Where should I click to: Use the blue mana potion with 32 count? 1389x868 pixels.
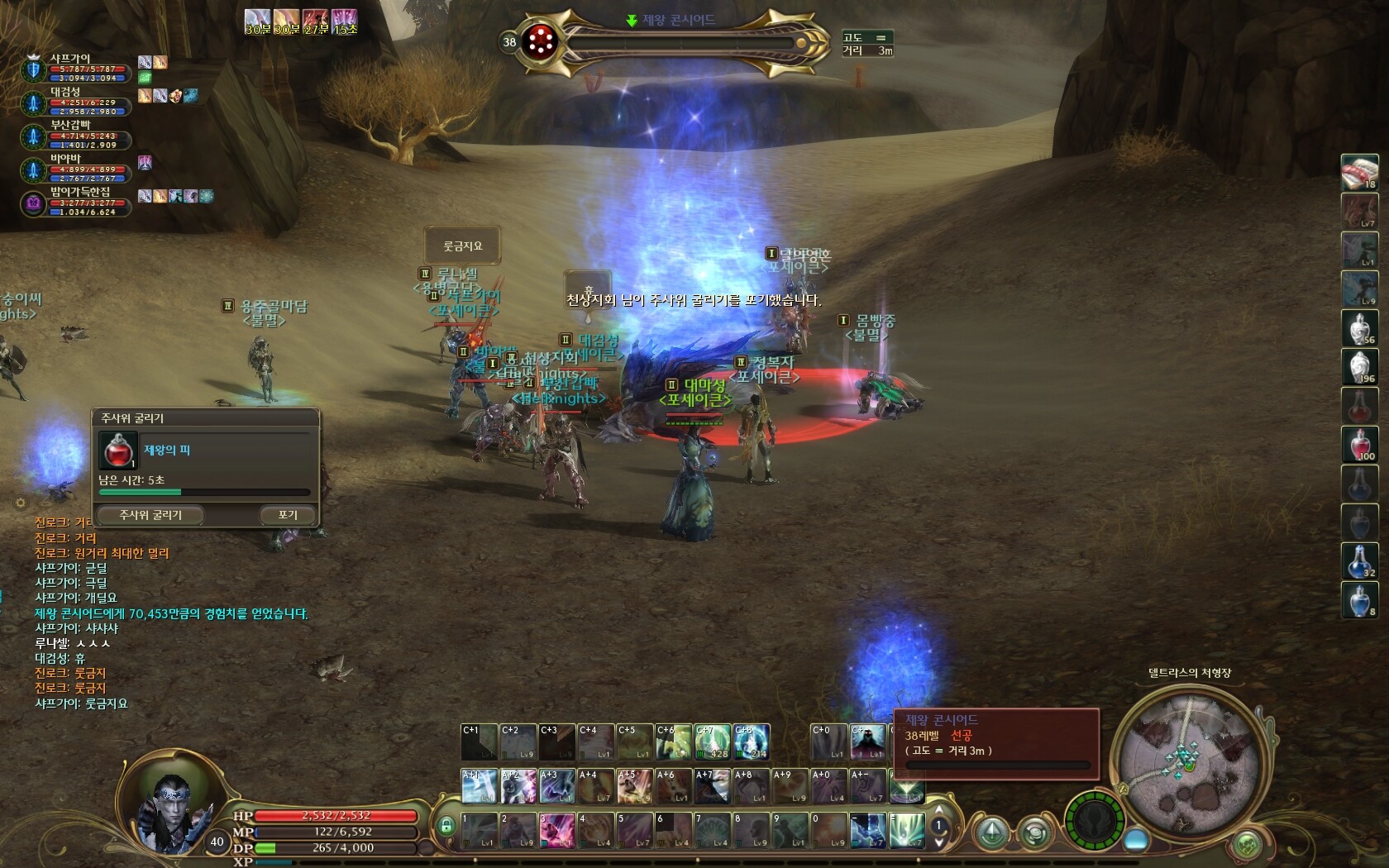coord(1358,560)
